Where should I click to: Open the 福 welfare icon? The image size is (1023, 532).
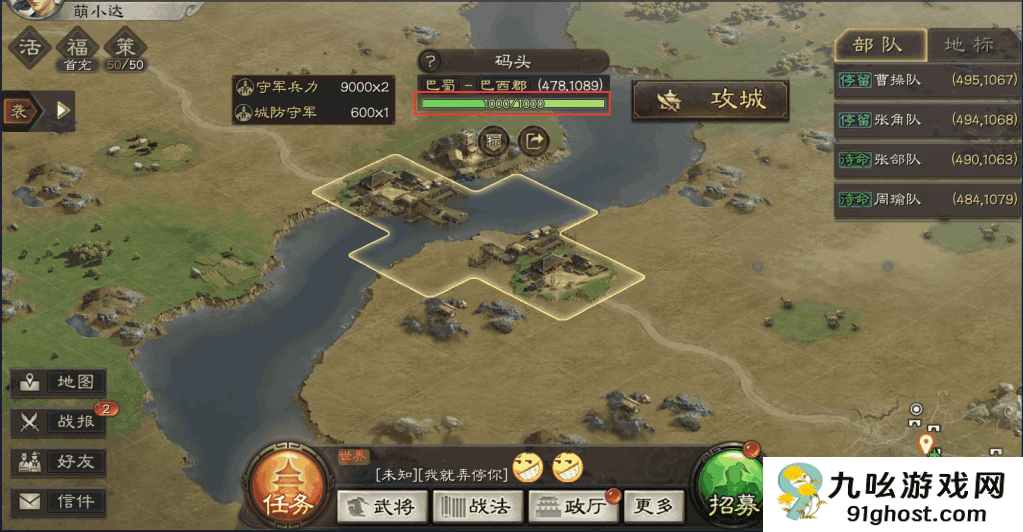tap(77, 48)
